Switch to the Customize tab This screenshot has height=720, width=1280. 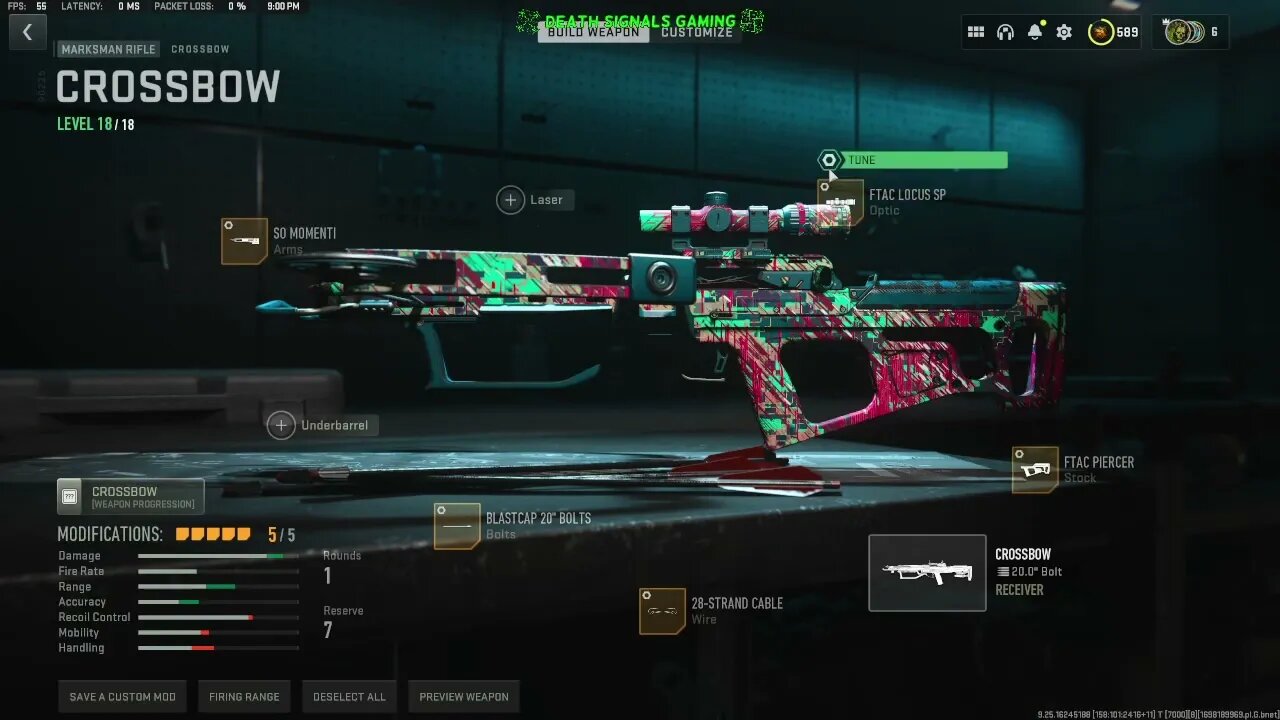[x=697, y=32]
